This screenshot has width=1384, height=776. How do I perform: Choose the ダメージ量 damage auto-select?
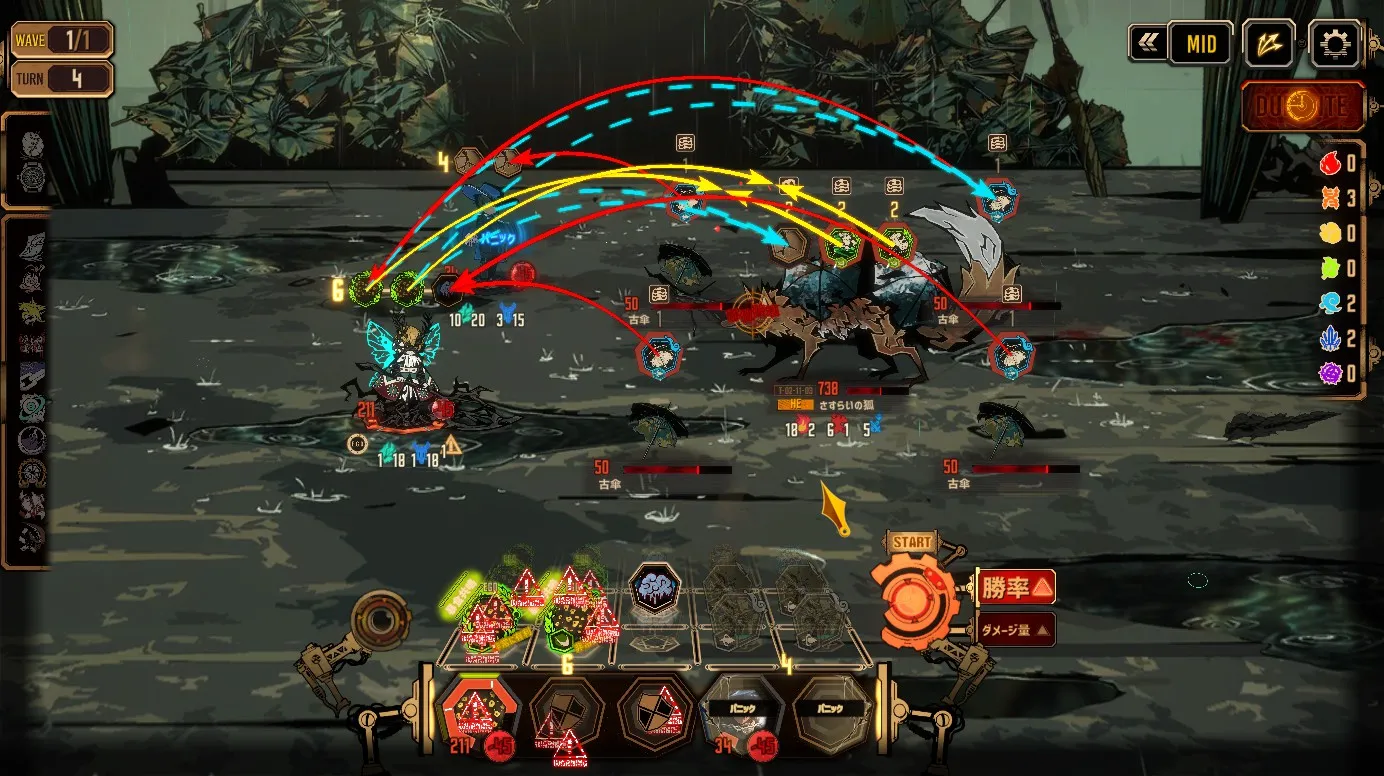point(1015,629)
